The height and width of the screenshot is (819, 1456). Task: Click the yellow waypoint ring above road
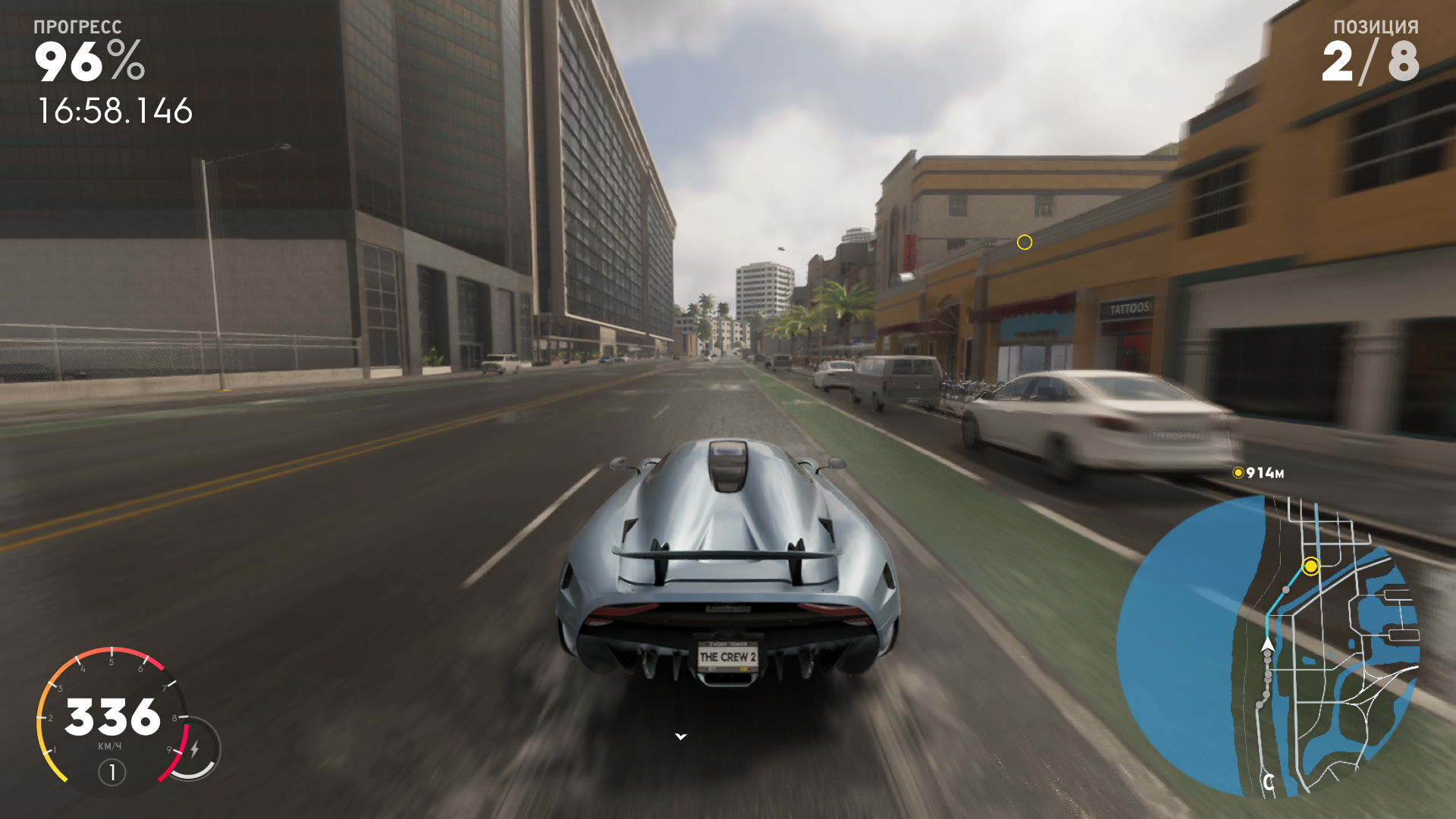click(1025, 243)
